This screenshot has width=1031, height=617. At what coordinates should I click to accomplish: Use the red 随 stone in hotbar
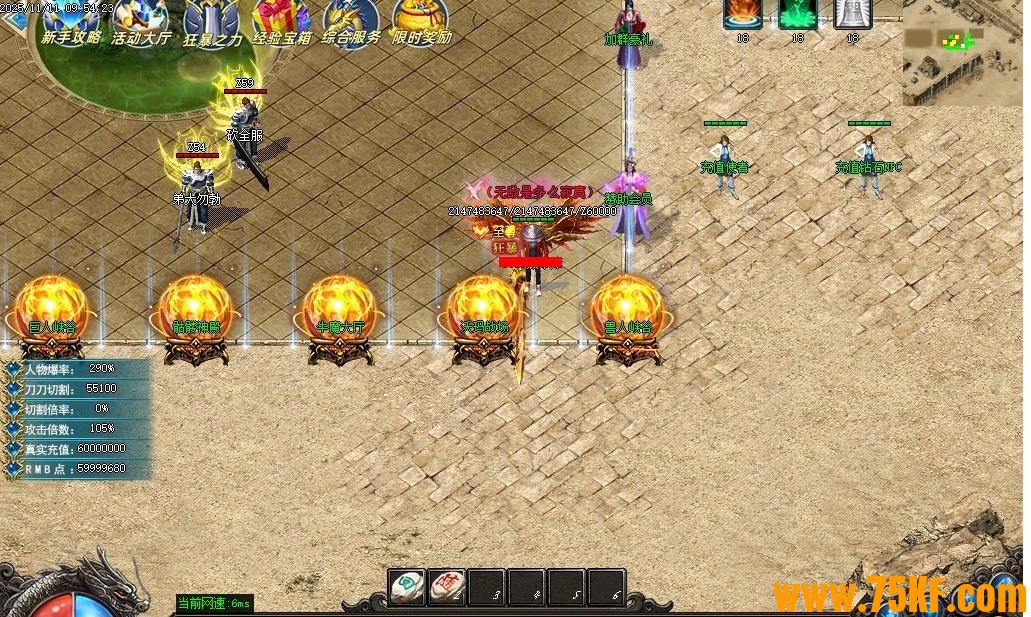(x=447, y=587)
